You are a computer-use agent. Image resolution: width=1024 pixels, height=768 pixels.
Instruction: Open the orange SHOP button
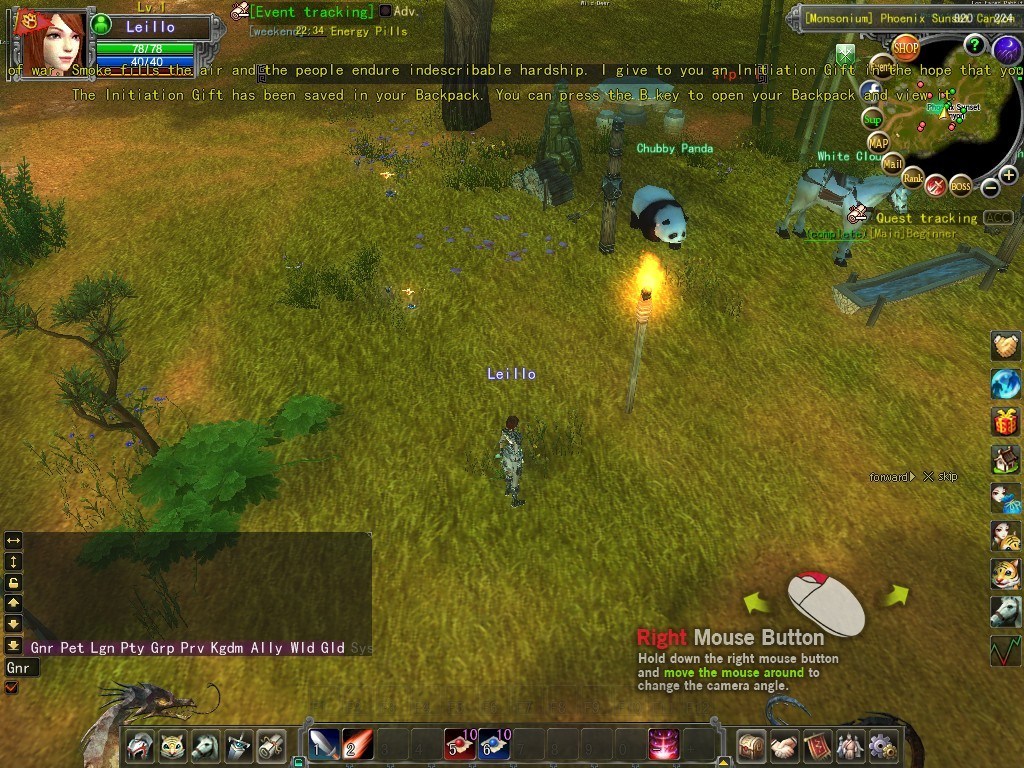(905, 47)
